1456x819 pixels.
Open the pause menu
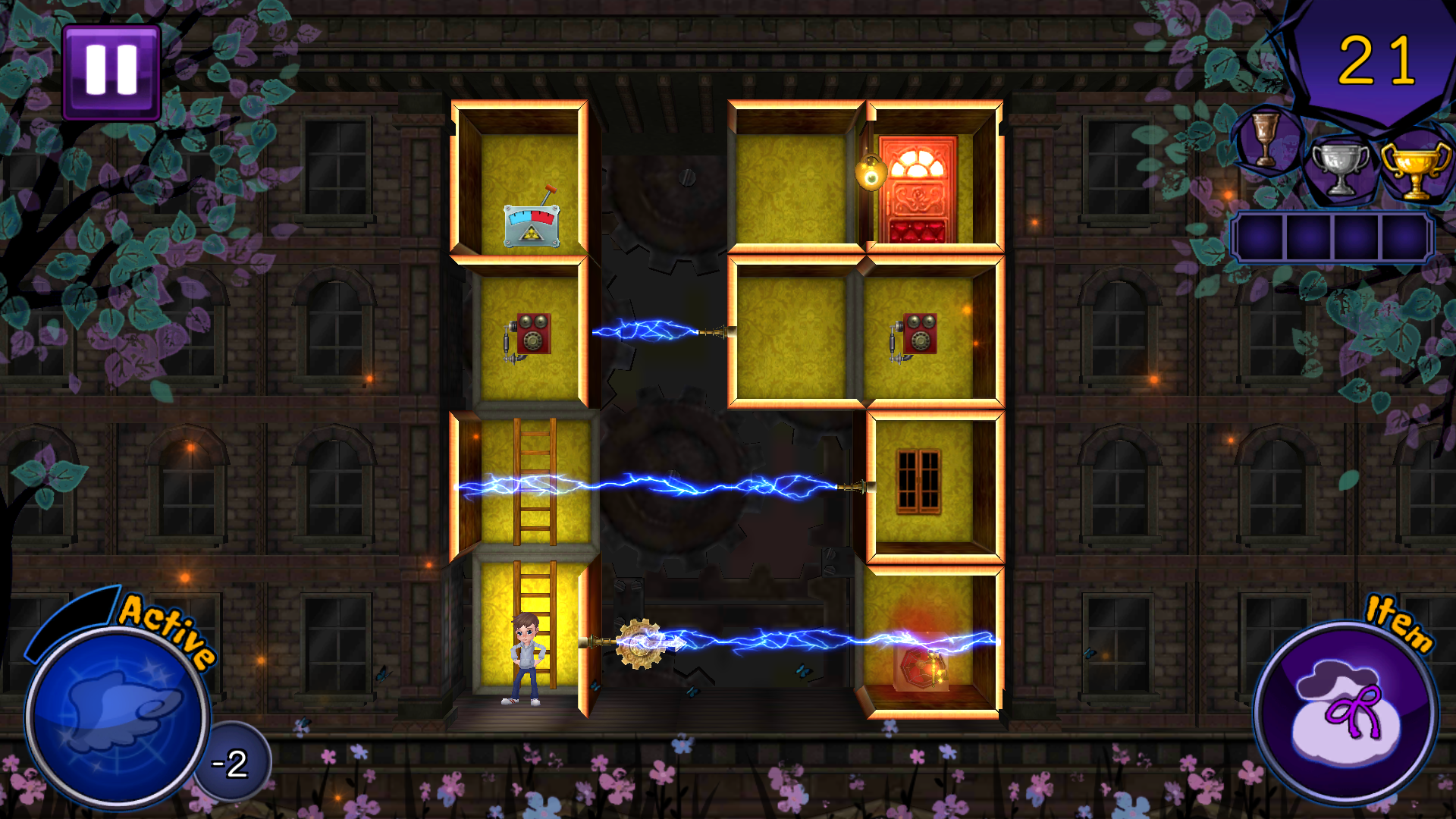pos(111,71)
